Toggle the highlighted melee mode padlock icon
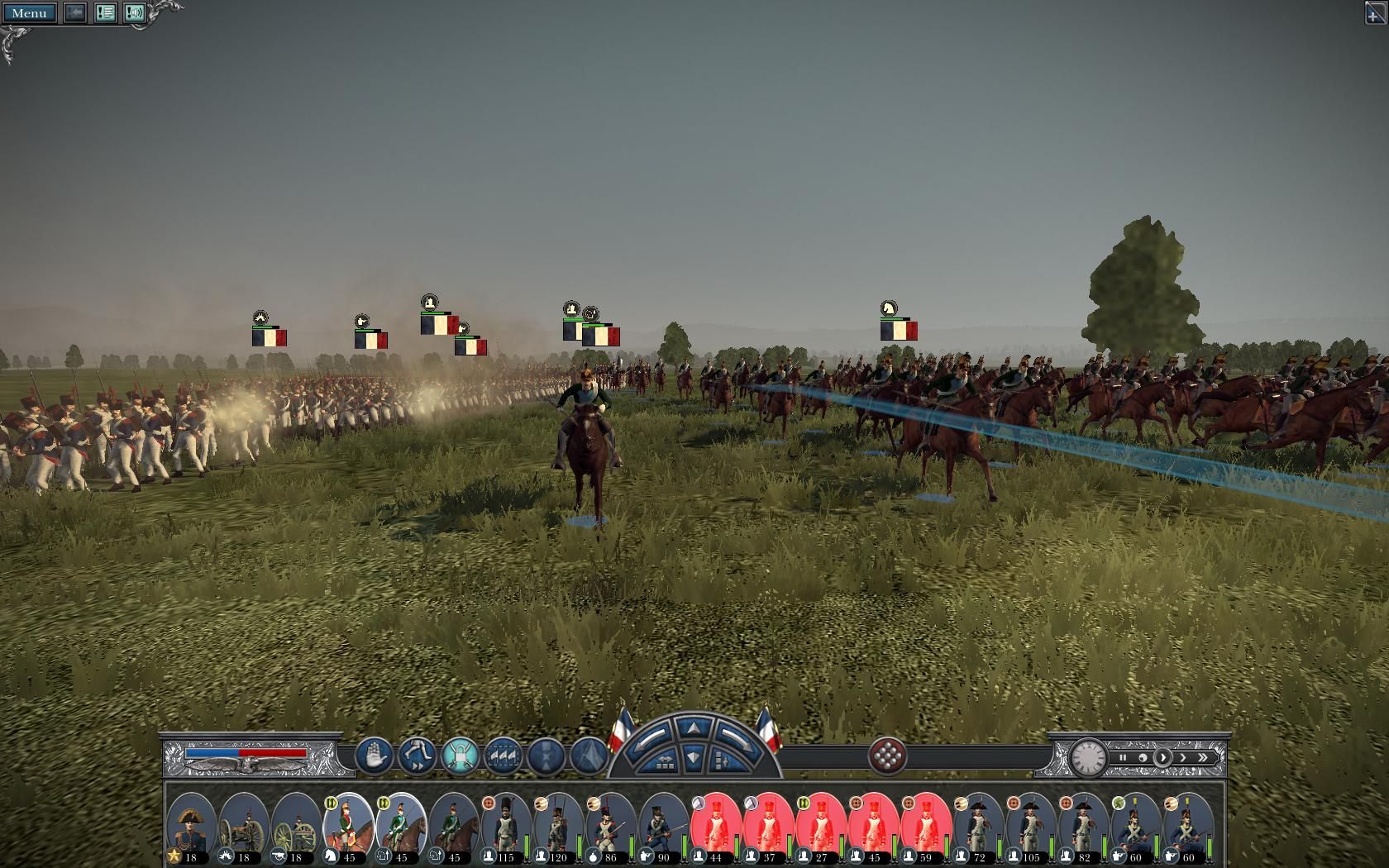This screenshot has height=868, width=1389. [461, 756]
